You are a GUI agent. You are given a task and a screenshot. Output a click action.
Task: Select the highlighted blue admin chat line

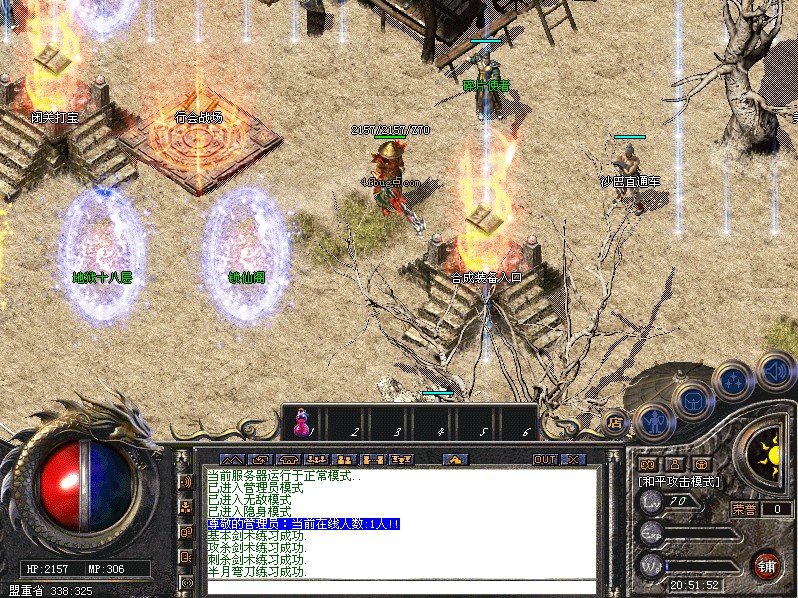(x=303, y=524)
